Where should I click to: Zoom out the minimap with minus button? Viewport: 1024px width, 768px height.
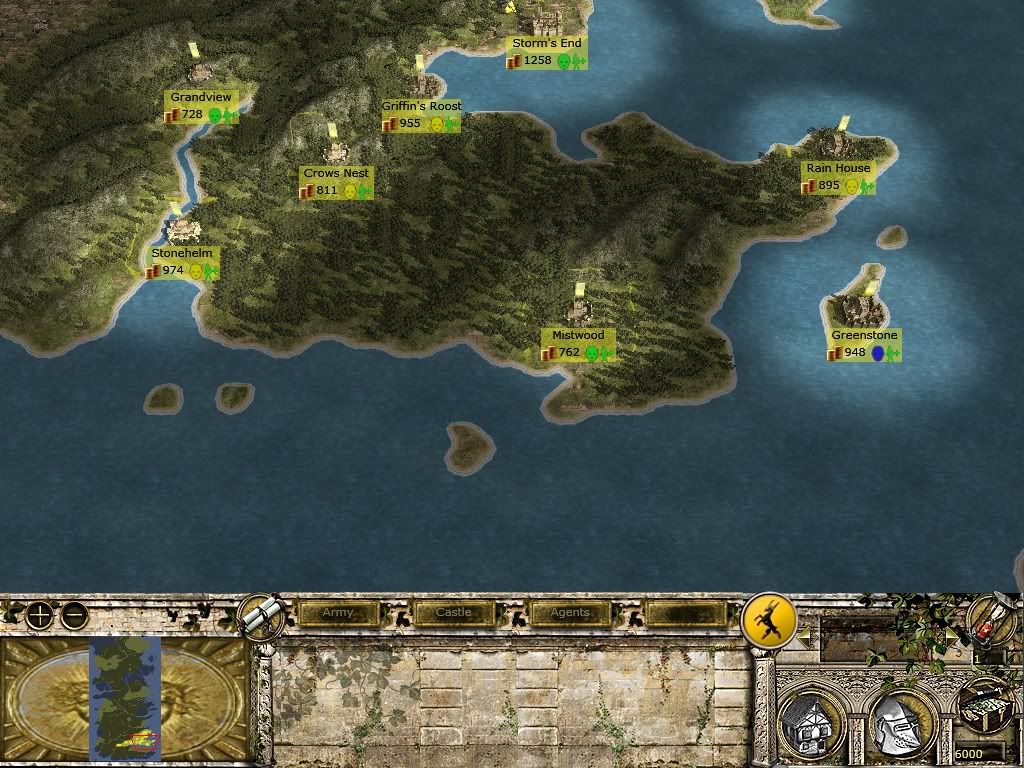click(x=74, y=615)
